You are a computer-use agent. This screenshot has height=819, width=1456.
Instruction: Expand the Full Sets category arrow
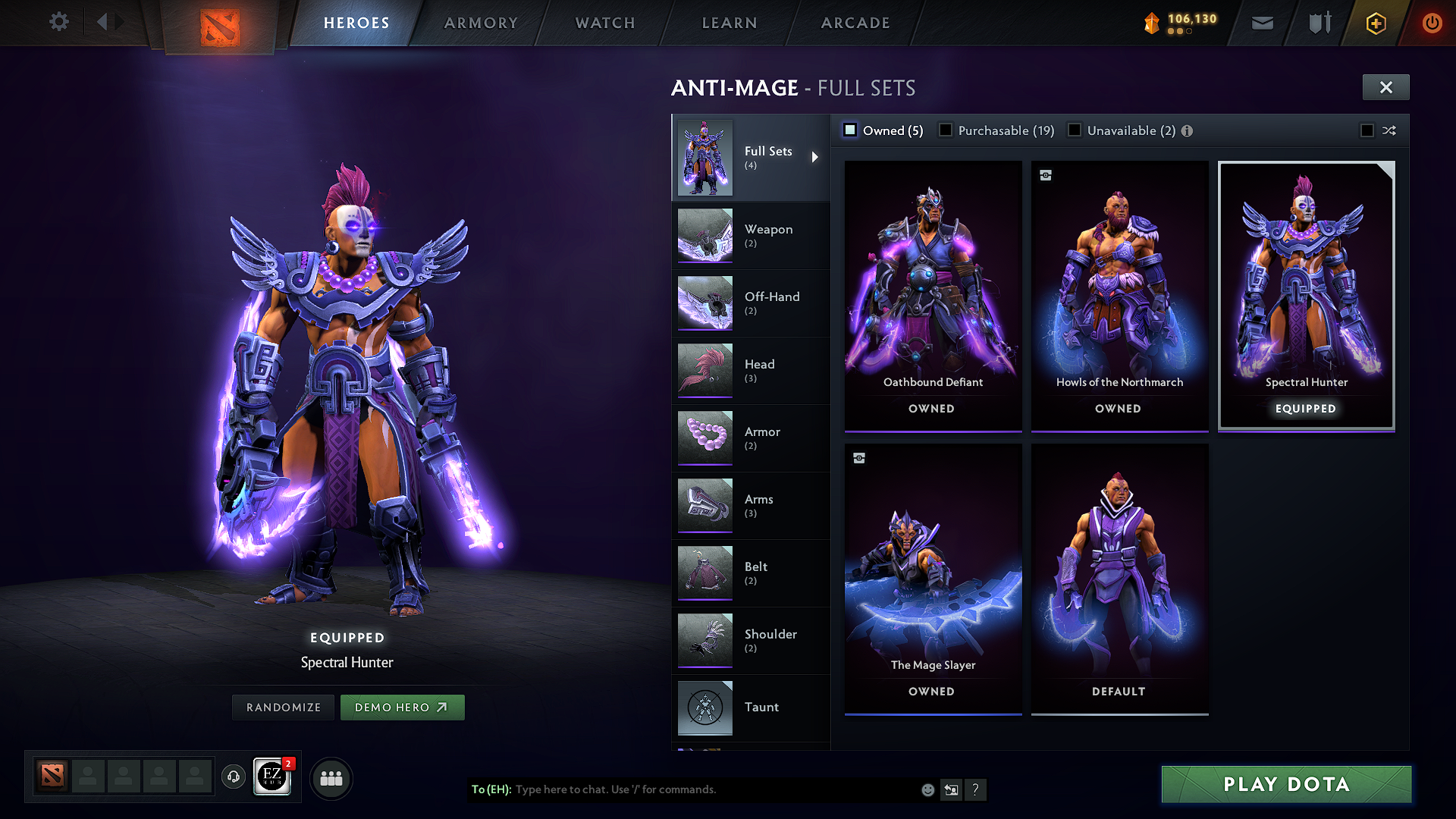coord(816,158)
